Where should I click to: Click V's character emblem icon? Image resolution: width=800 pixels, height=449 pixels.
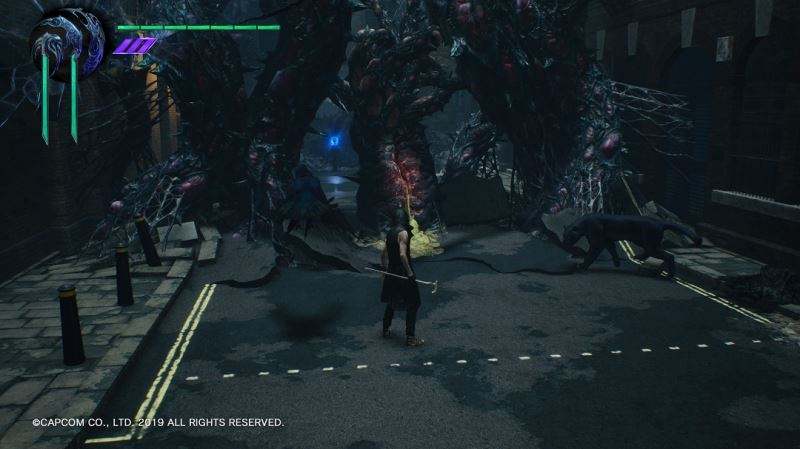pyautogui.click(x=67, y=42)
